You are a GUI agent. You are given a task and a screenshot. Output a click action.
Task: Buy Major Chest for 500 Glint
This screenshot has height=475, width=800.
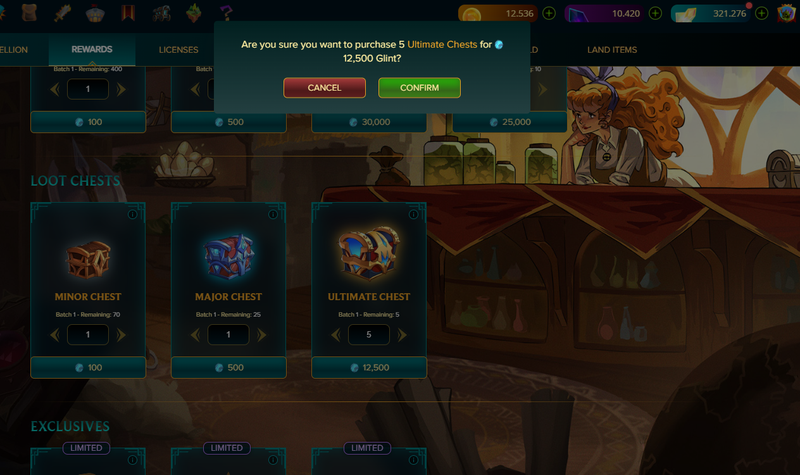[x=228, y=368]
